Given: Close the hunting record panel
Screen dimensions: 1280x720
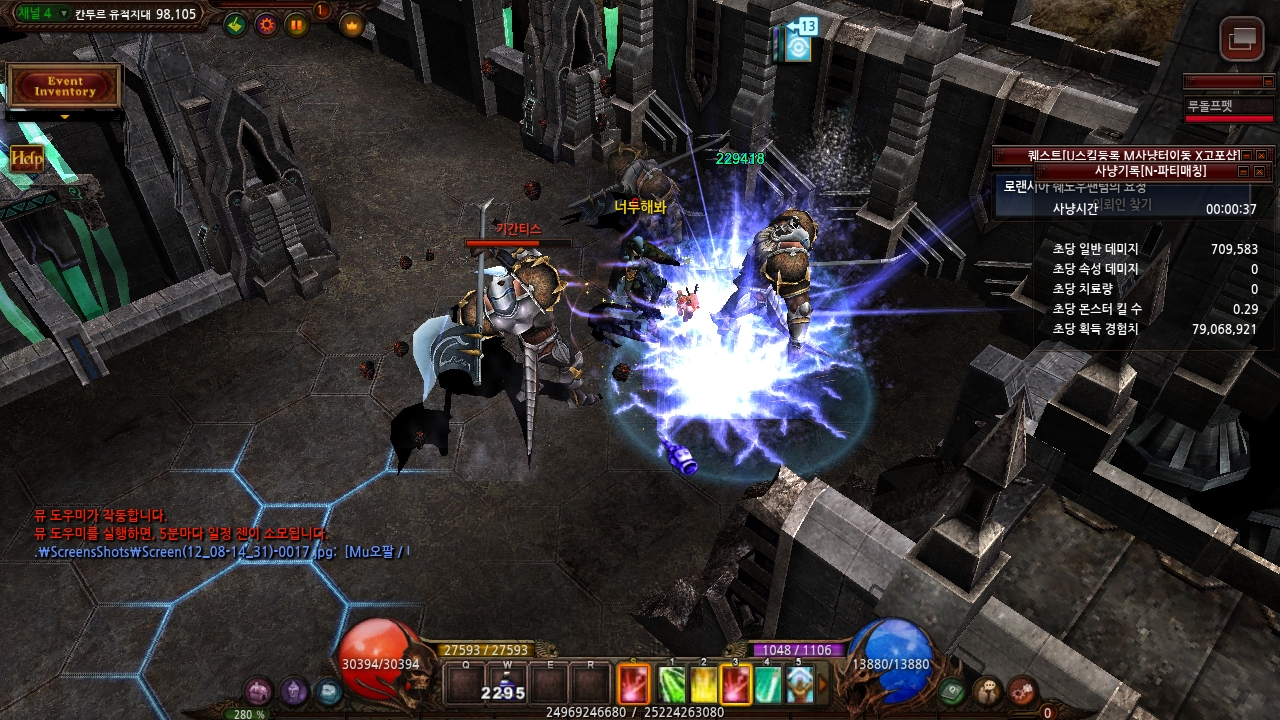Looking at the screenshot, I should click(1260, 172).
